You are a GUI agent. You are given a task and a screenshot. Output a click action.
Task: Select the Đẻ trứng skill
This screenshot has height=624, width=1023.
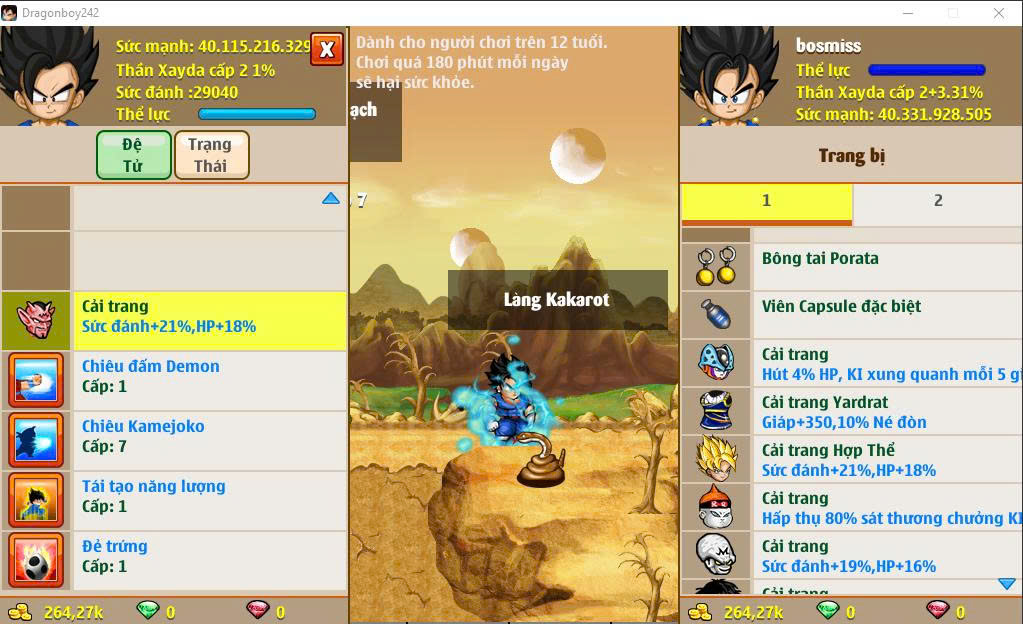(210, 556)
